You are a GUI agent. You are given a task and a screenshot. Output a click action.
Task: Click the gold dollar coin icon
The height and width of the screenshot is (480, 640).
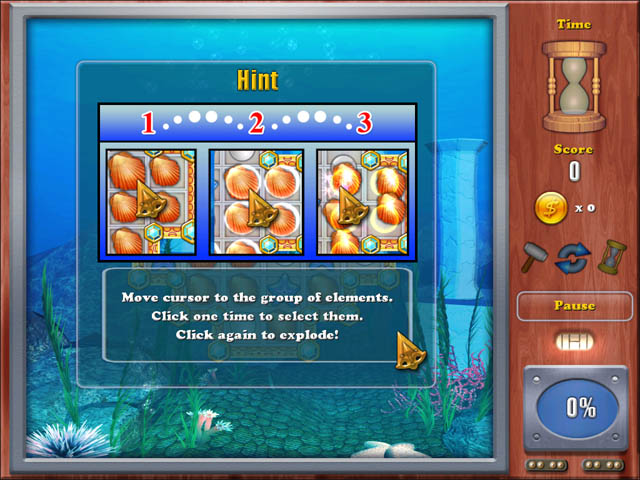click(x=551, y=208)
